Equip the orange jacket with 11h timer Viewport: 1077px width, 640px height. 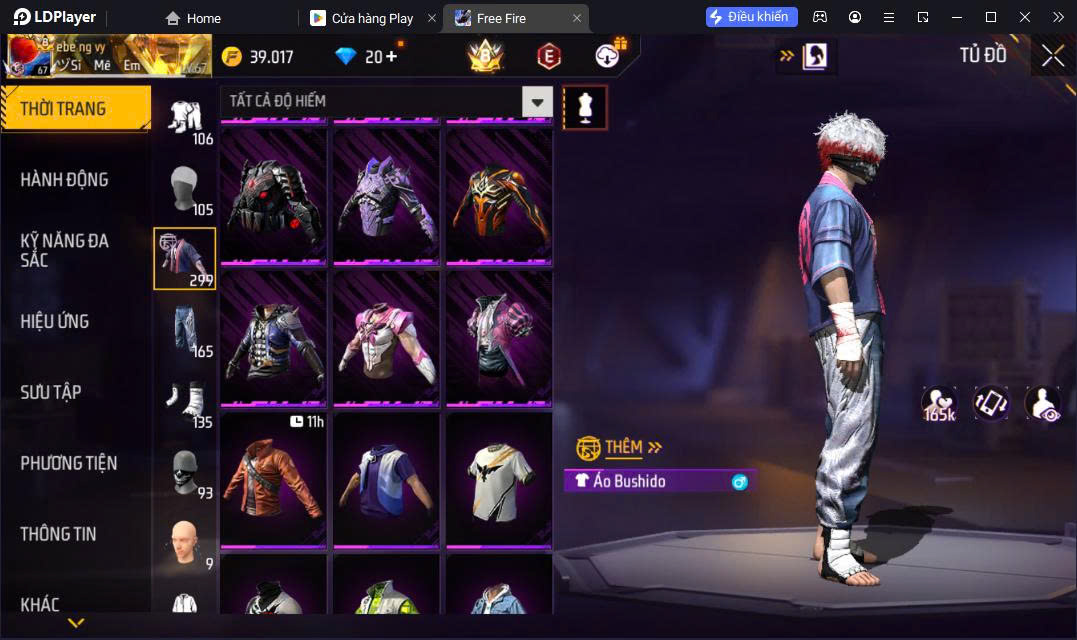point(273,480)
